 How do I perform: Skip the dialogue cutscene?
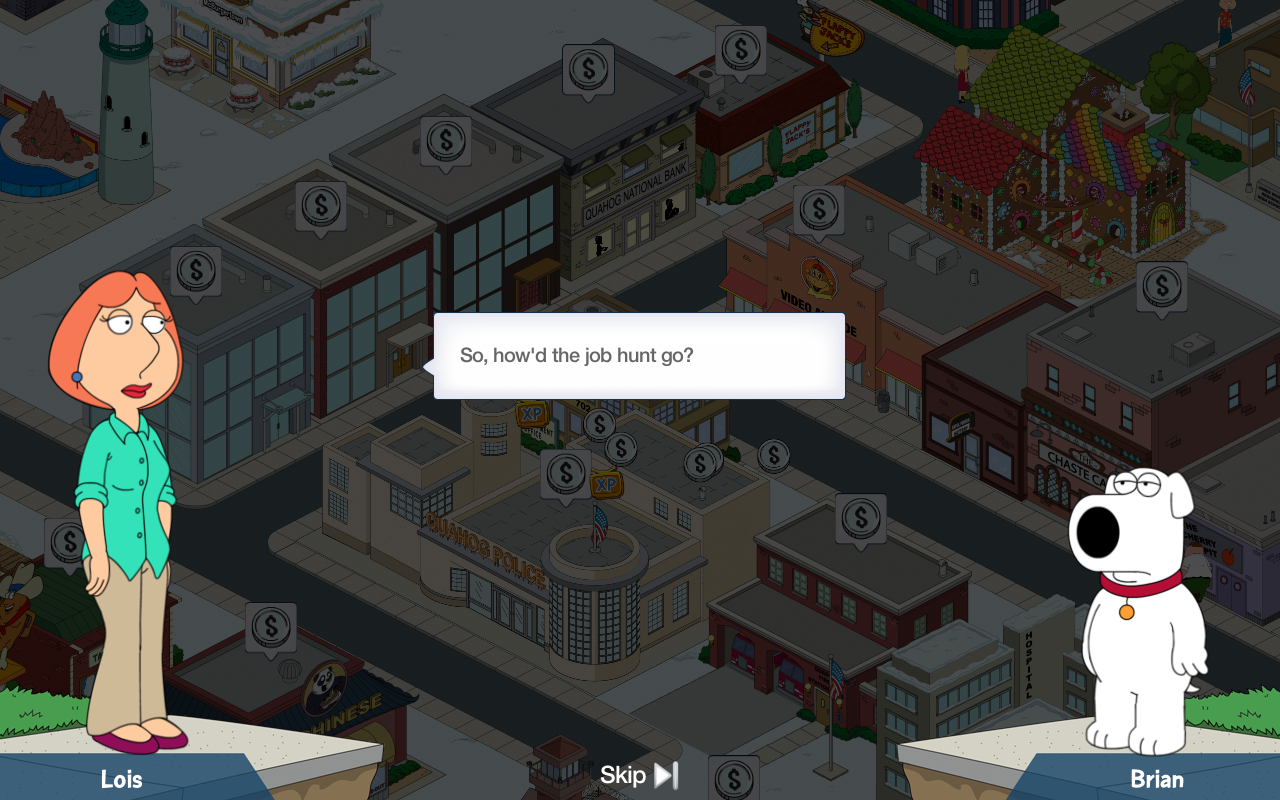point(639,775)
